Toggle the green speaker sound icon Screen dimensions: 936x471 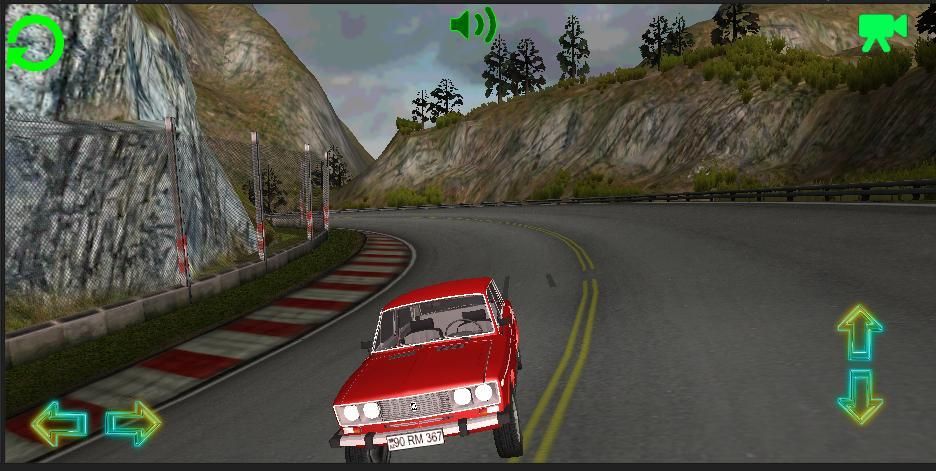(x=473, y=25)
